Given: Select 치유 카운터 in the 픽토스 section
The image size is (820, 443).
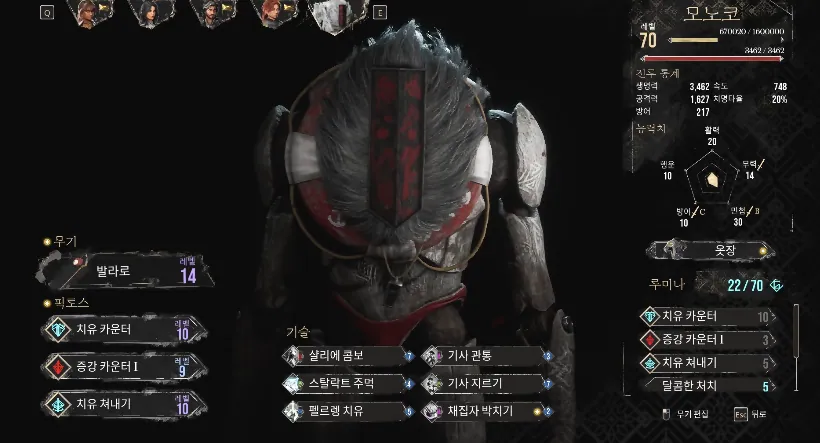Looking at the screenshot, I should click(x=125, y=329).
